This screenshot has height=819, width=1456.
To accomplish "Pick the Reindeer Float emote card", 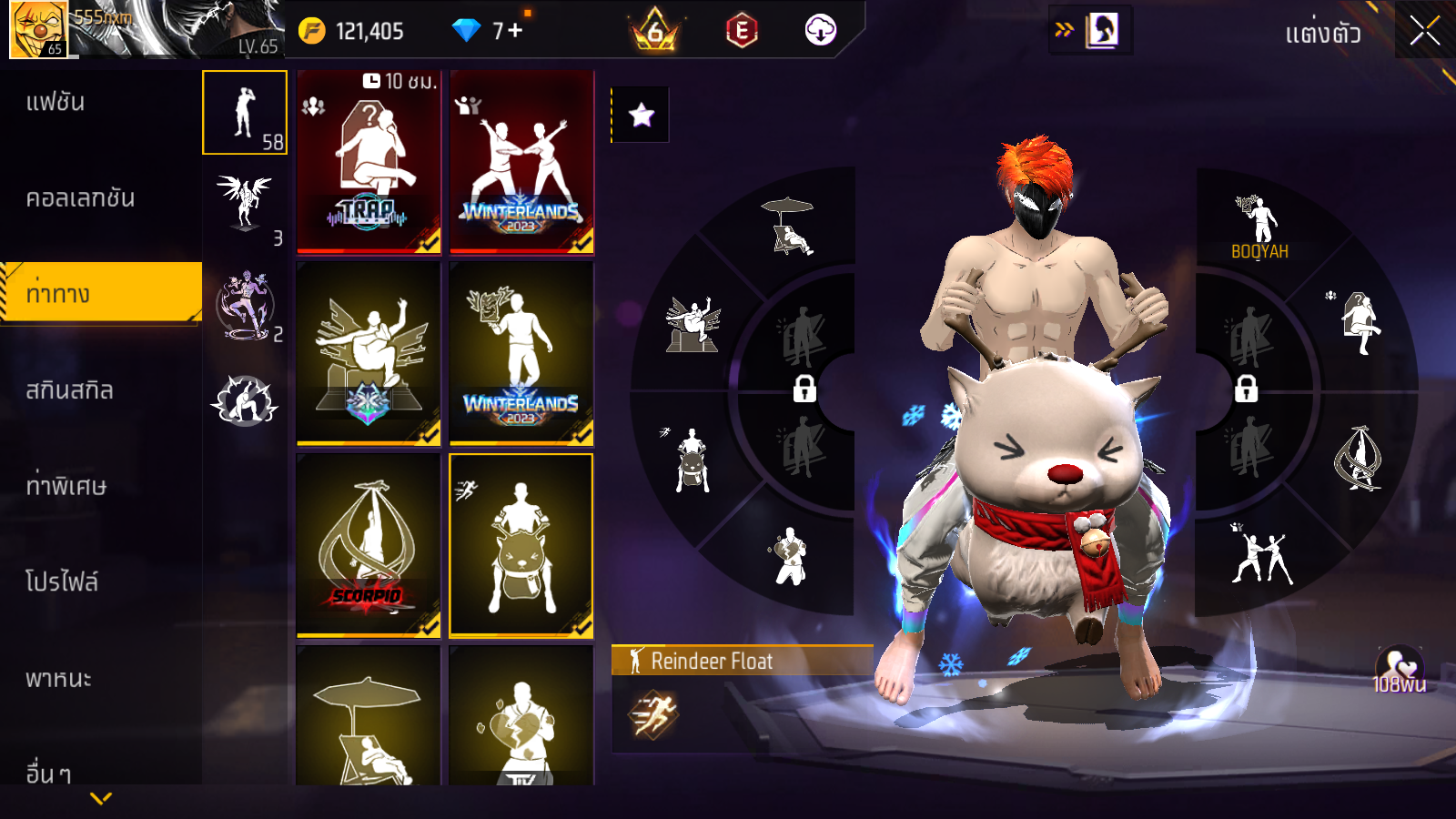I will click(x=521, y=545).
